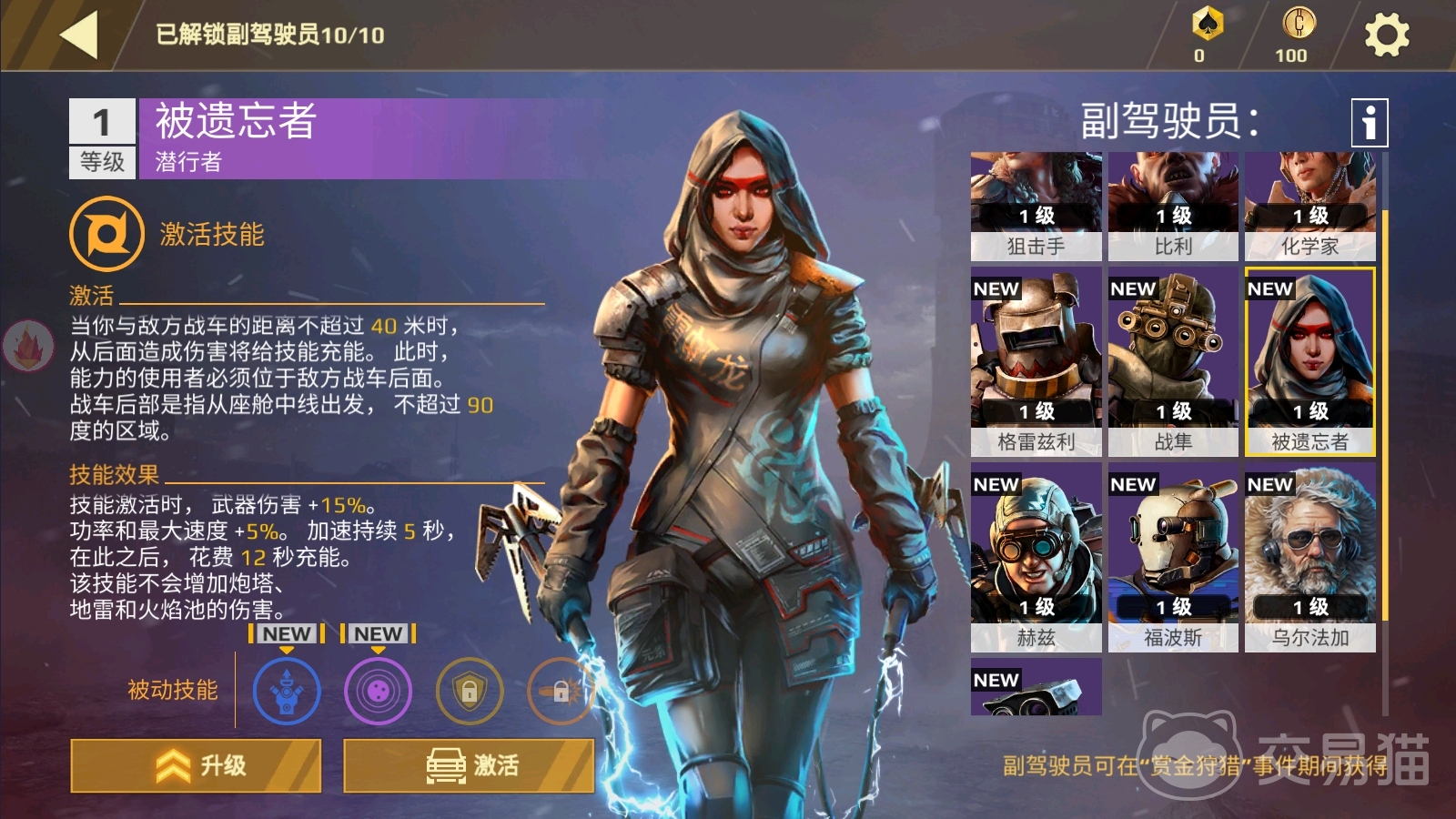The height and width of the screenshot is (819, 1456).
Task: Open the orange 激活技能 skill icon
Action: coord(106,234)
